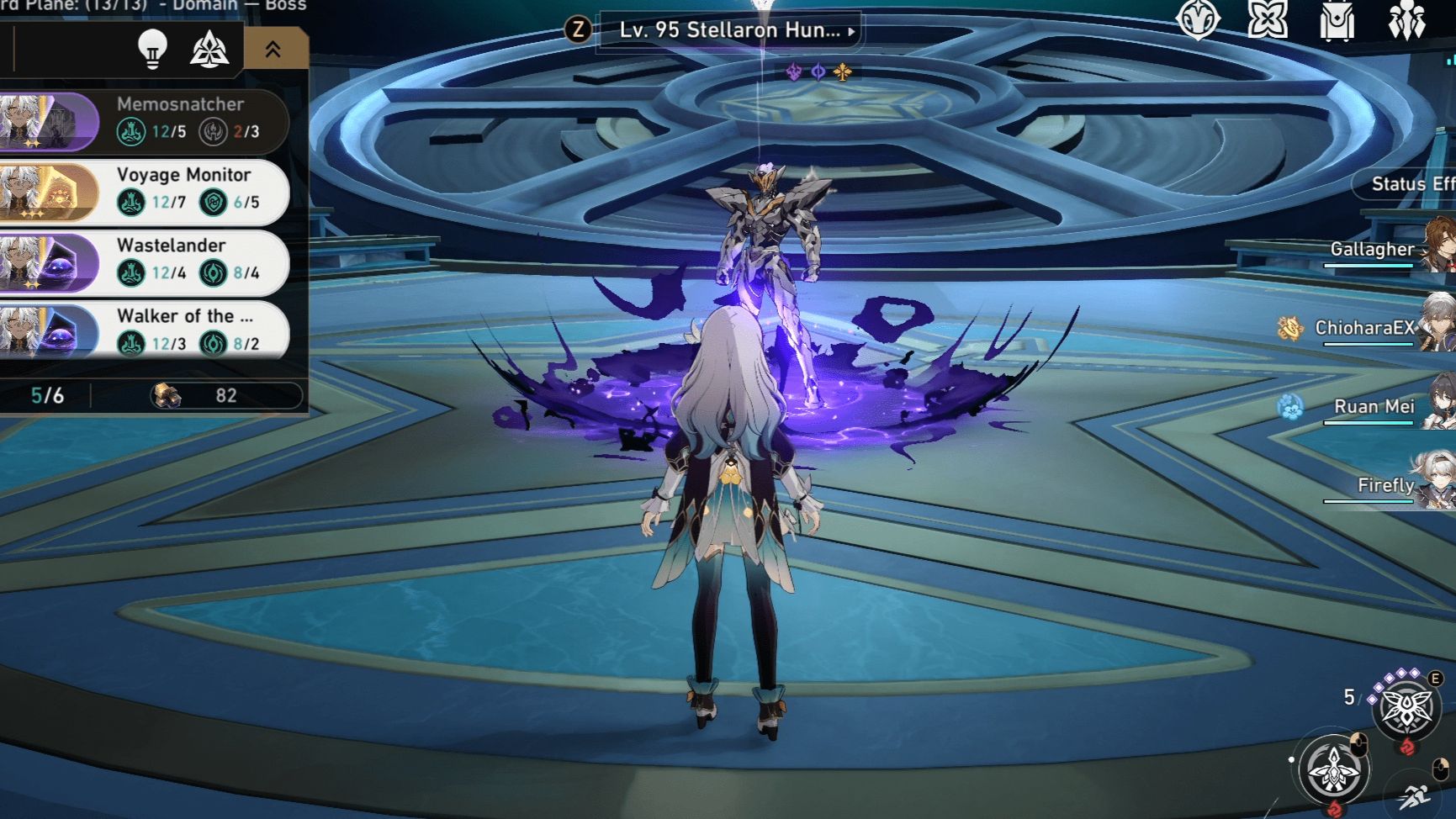The height and width of the screenshot is (819, 1456).
Task: Select the lightbulb hint icon on enemy panel
Action: [152, 47]
